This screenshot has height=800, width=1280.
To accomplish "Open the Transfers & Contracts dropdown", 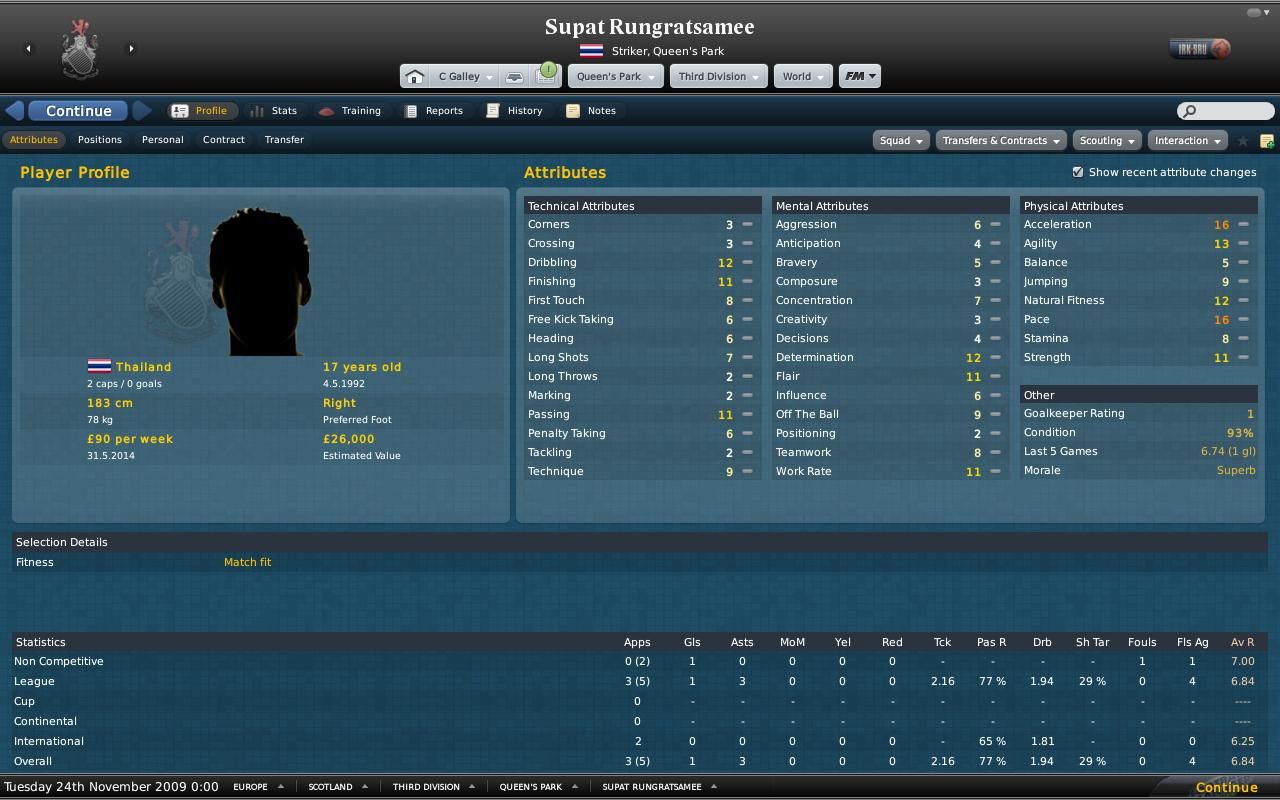I will (x=1000, y=141).
